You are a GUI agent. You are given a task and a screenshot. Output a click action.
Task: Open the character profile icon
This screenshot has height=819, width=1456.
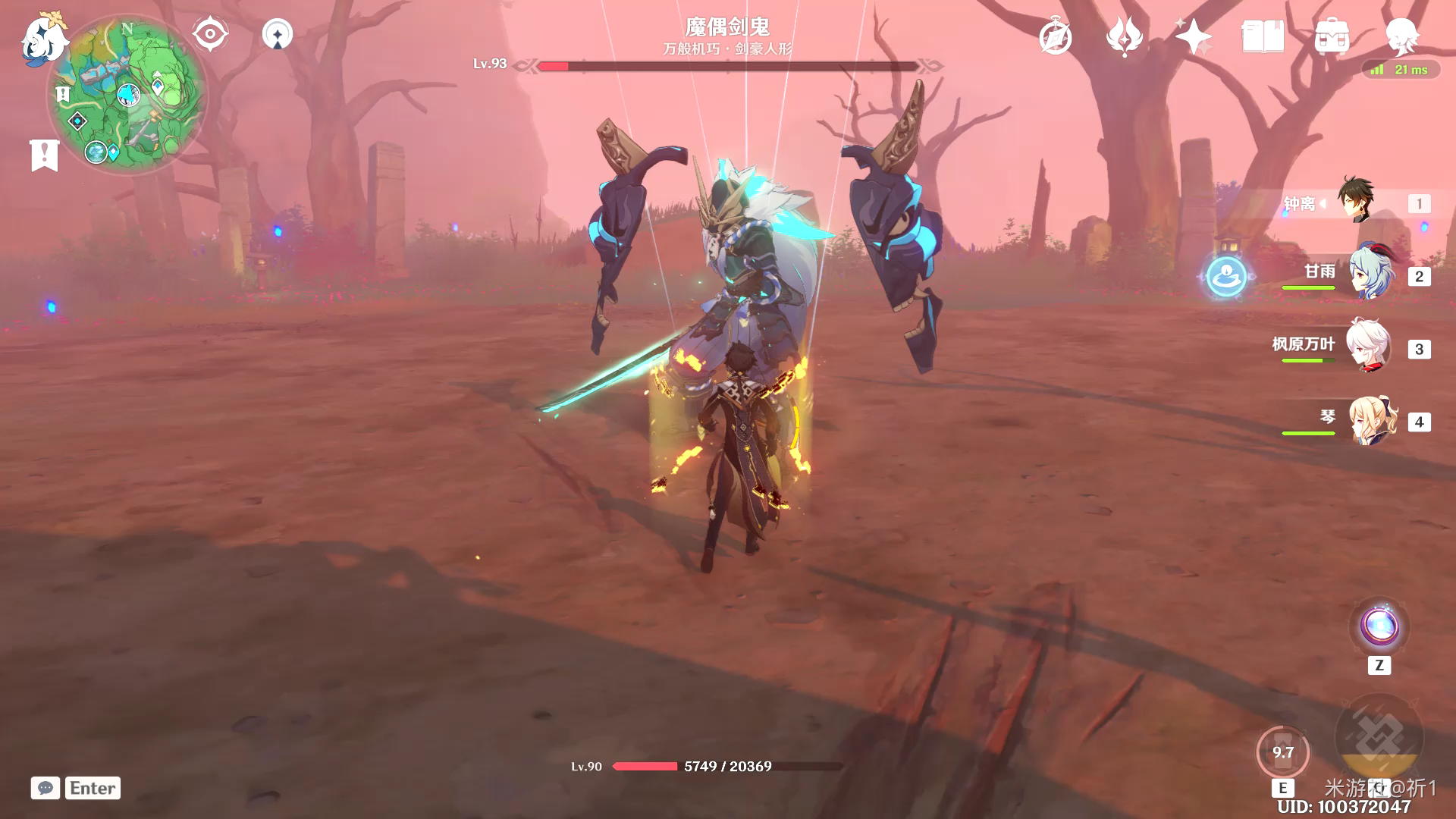pyautogui.click(x=1401, y=36)
